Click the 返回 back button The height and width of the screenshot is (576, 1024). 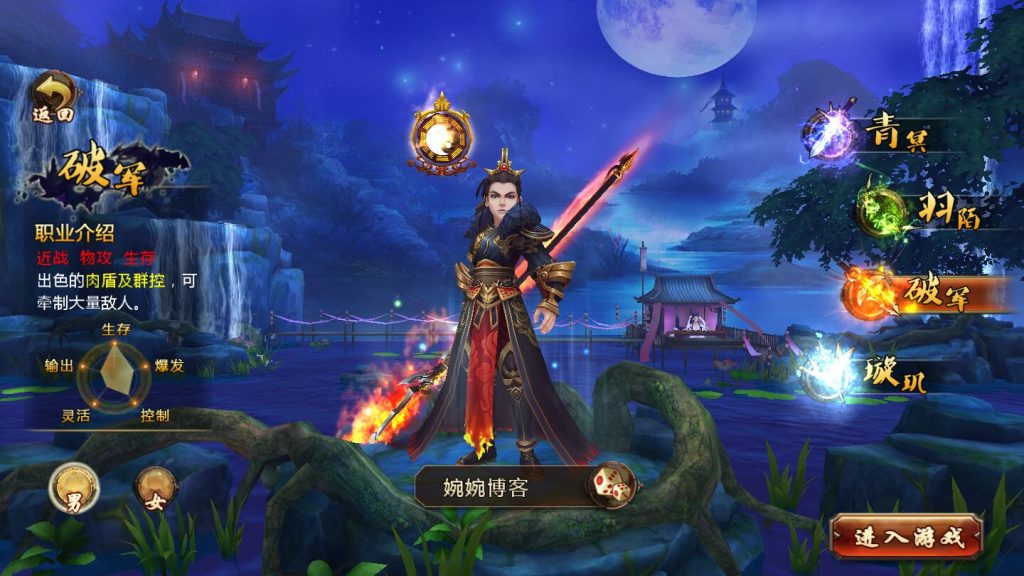[x=53, y=96]
